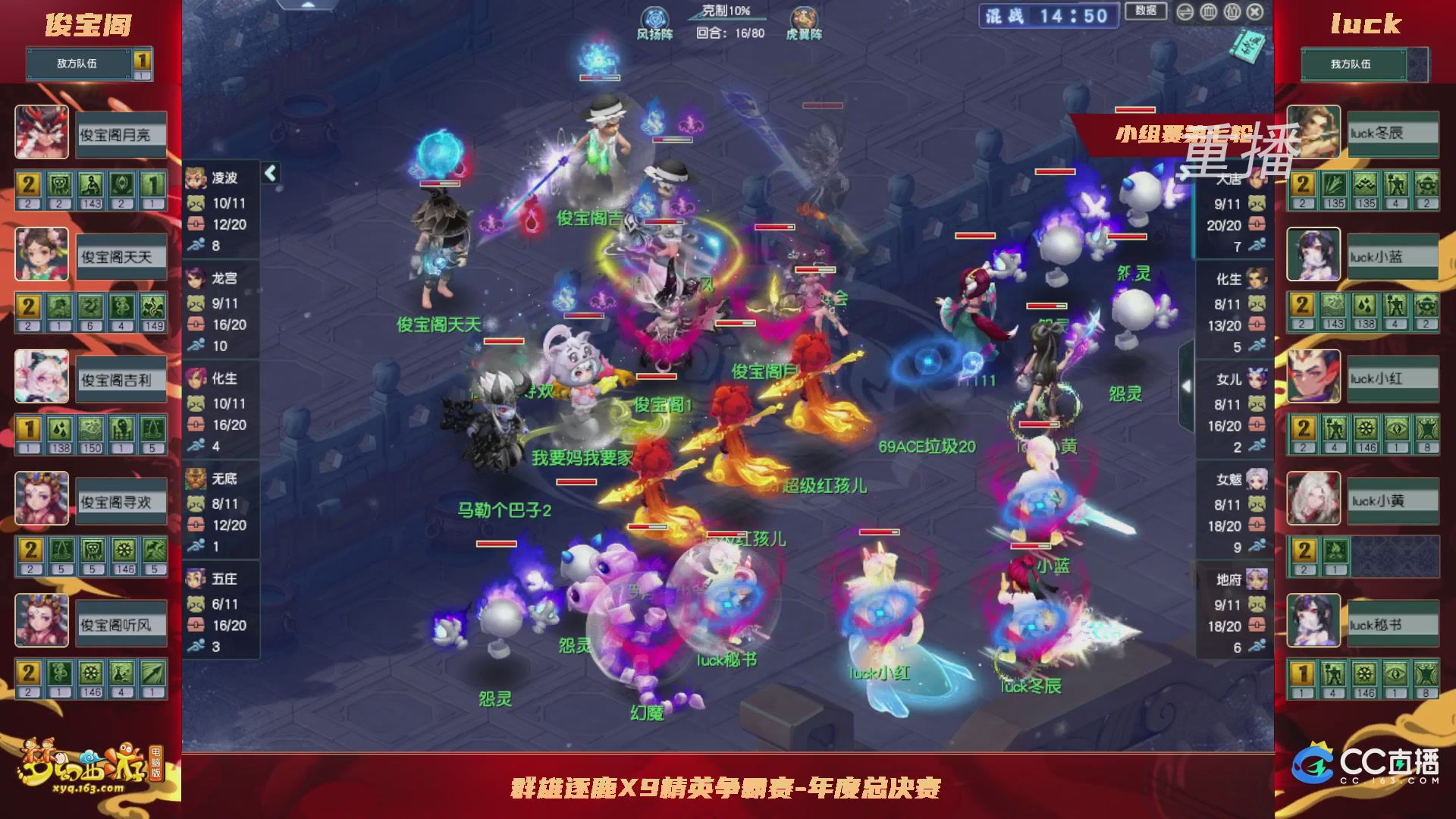This screenshot has width=1456, height=819.
Task: Click the building icon in the top-right toolbar
Action: pyautogui.click(x=1208, y=12)
